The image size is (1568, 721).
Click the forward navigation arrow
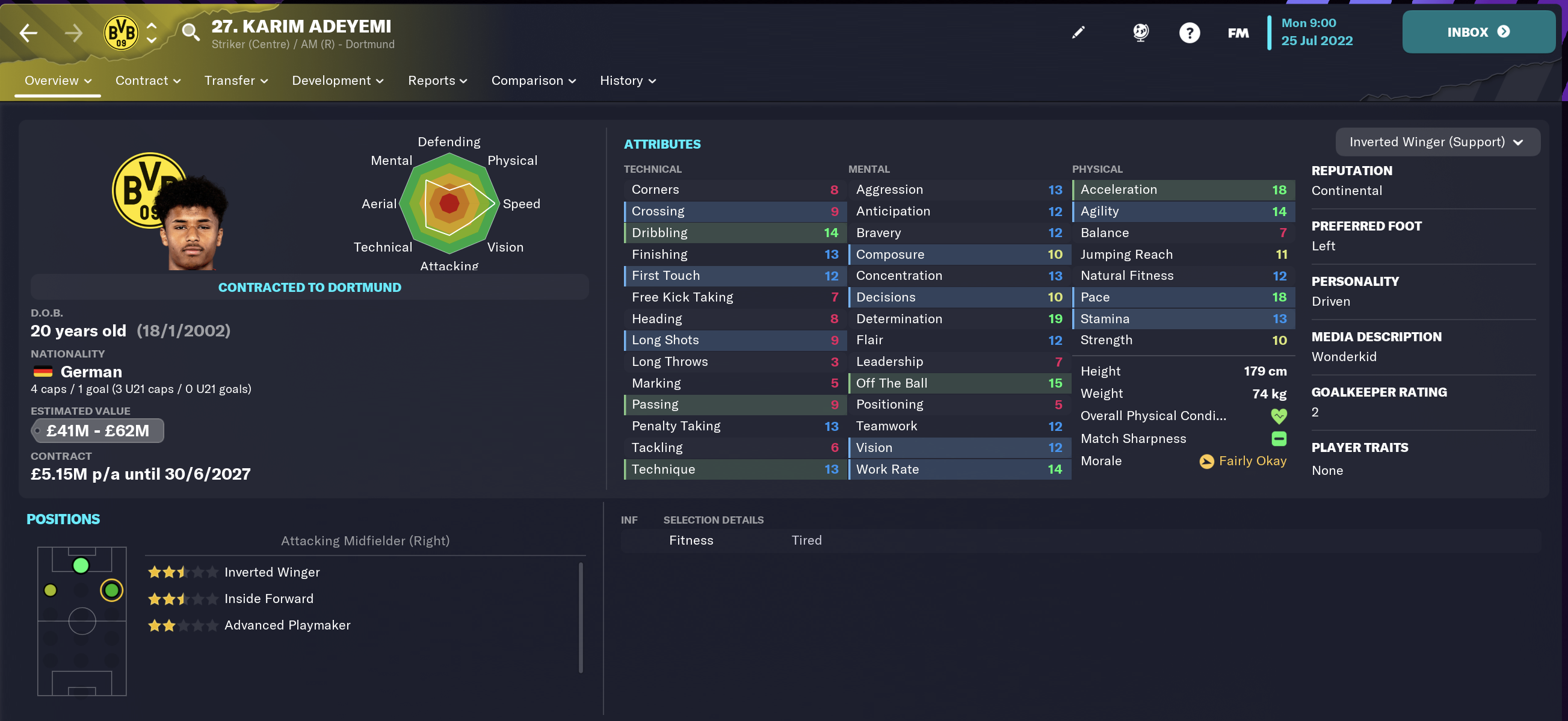tap(73, 32)
